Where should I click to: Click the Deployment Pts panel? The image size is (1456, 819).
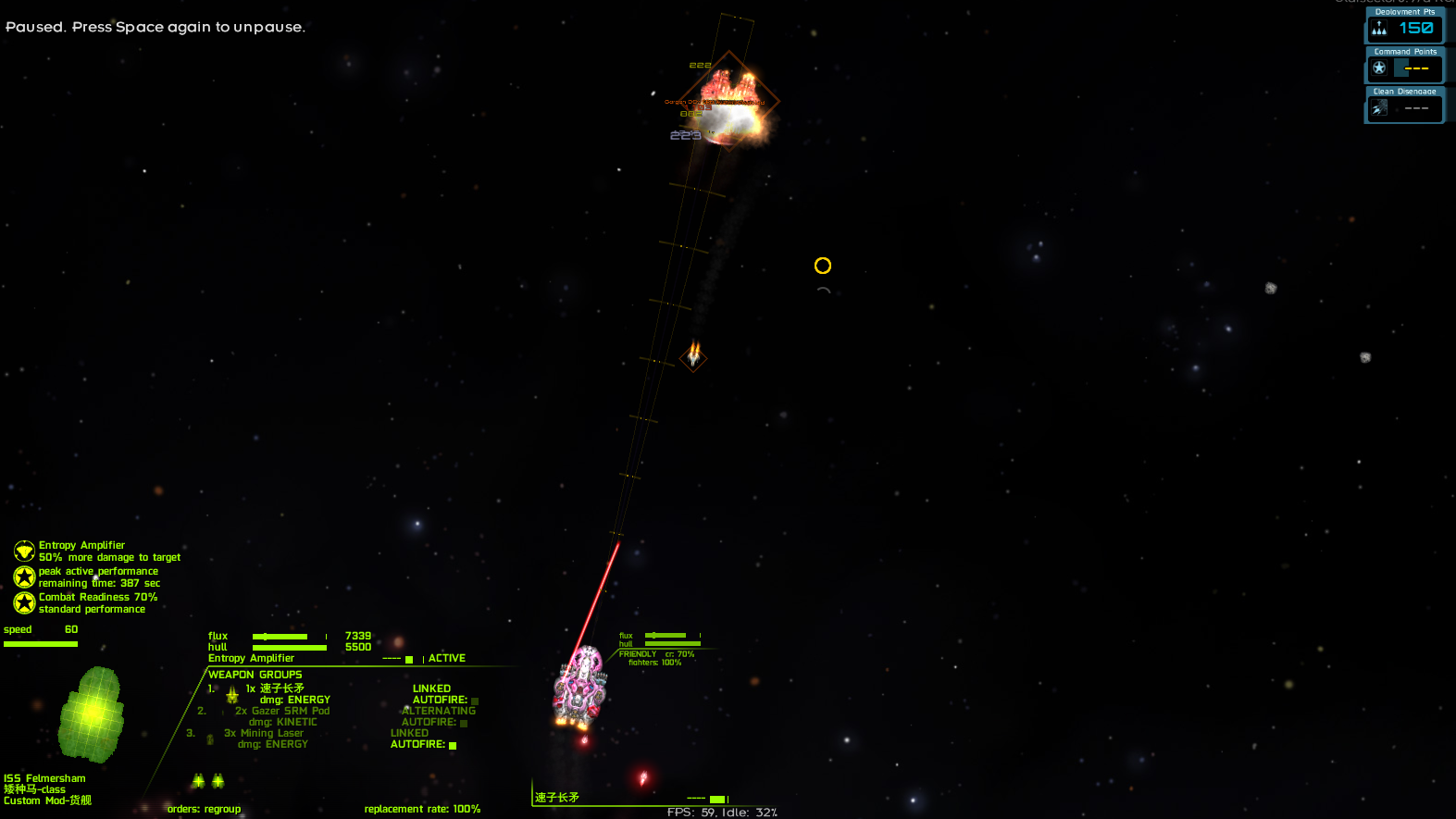(x=1404, y=26)
